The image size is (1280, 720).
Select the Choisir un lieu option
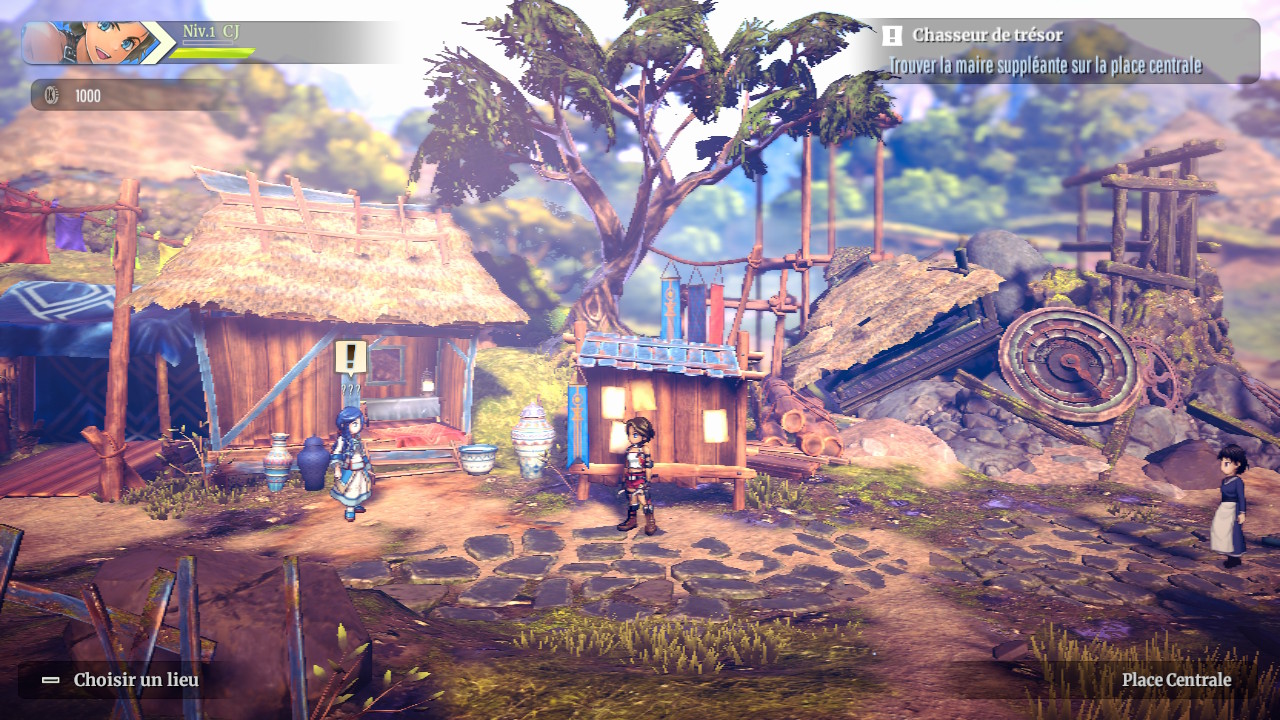tap(122, 681)
